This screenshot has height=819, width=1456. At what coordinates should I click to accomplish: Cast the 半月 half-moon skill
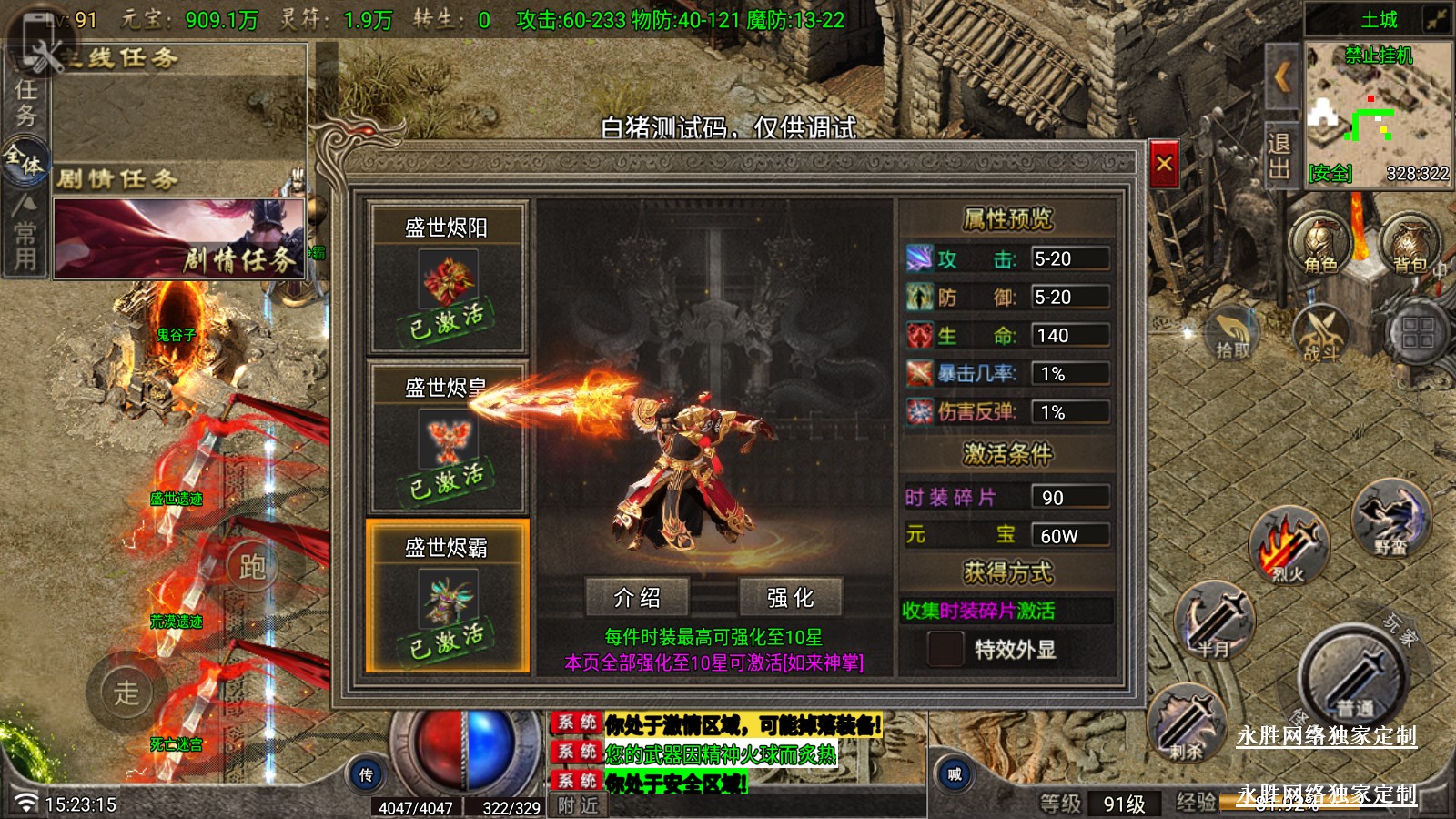coord(1215,621)
